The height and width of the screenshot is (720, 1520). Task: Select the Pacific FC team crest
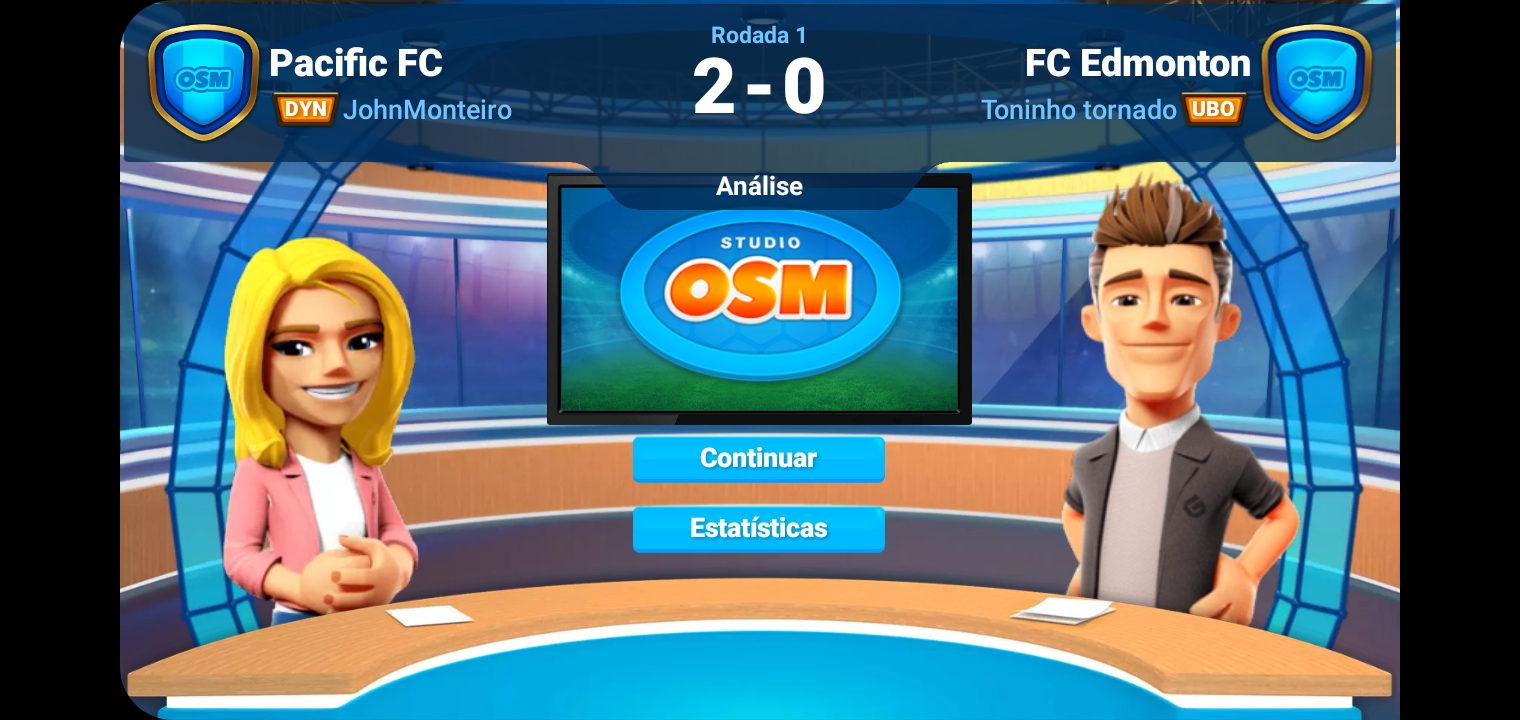pos(203,80)
